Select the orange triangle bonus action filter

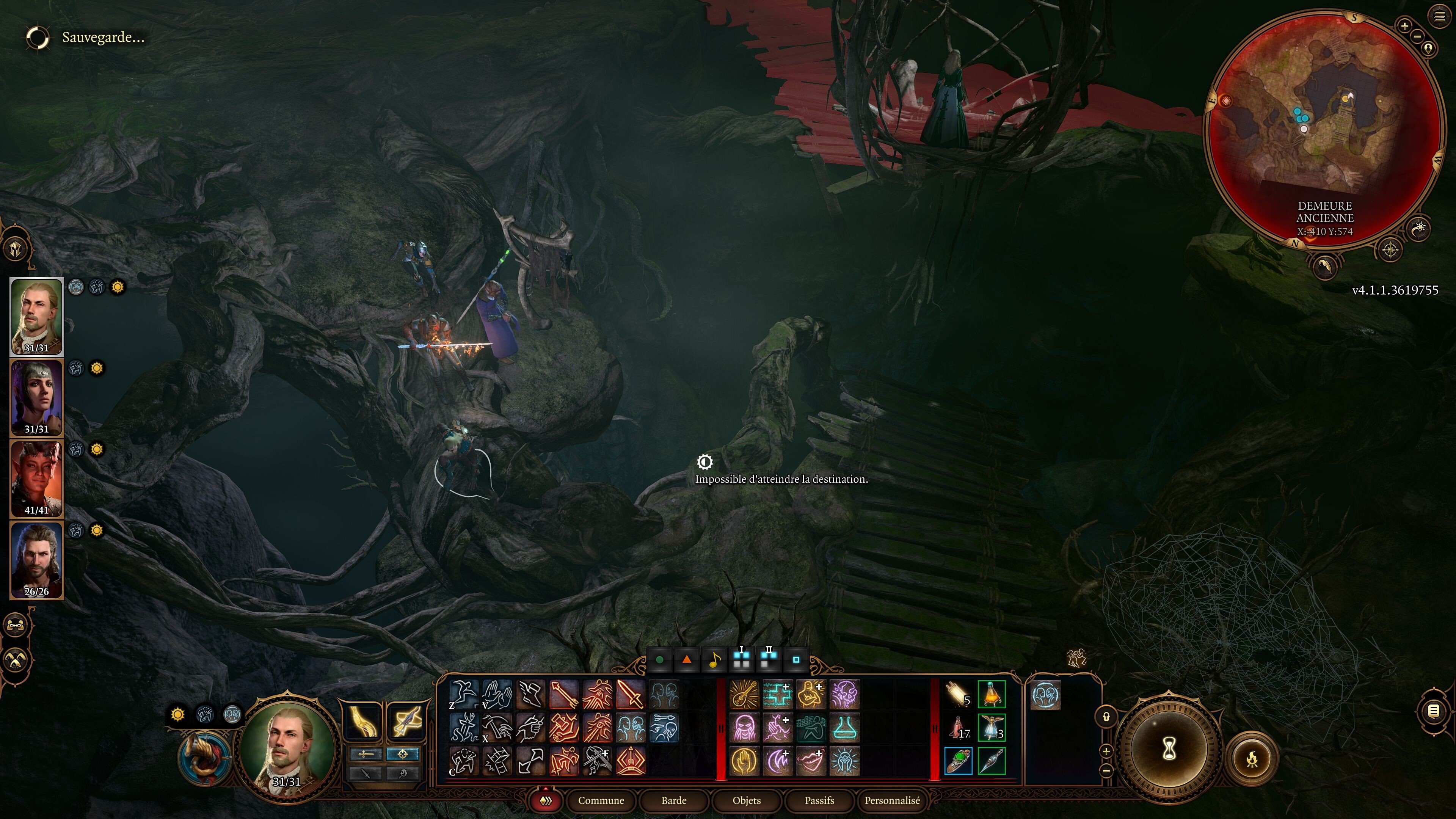point(686,660)
